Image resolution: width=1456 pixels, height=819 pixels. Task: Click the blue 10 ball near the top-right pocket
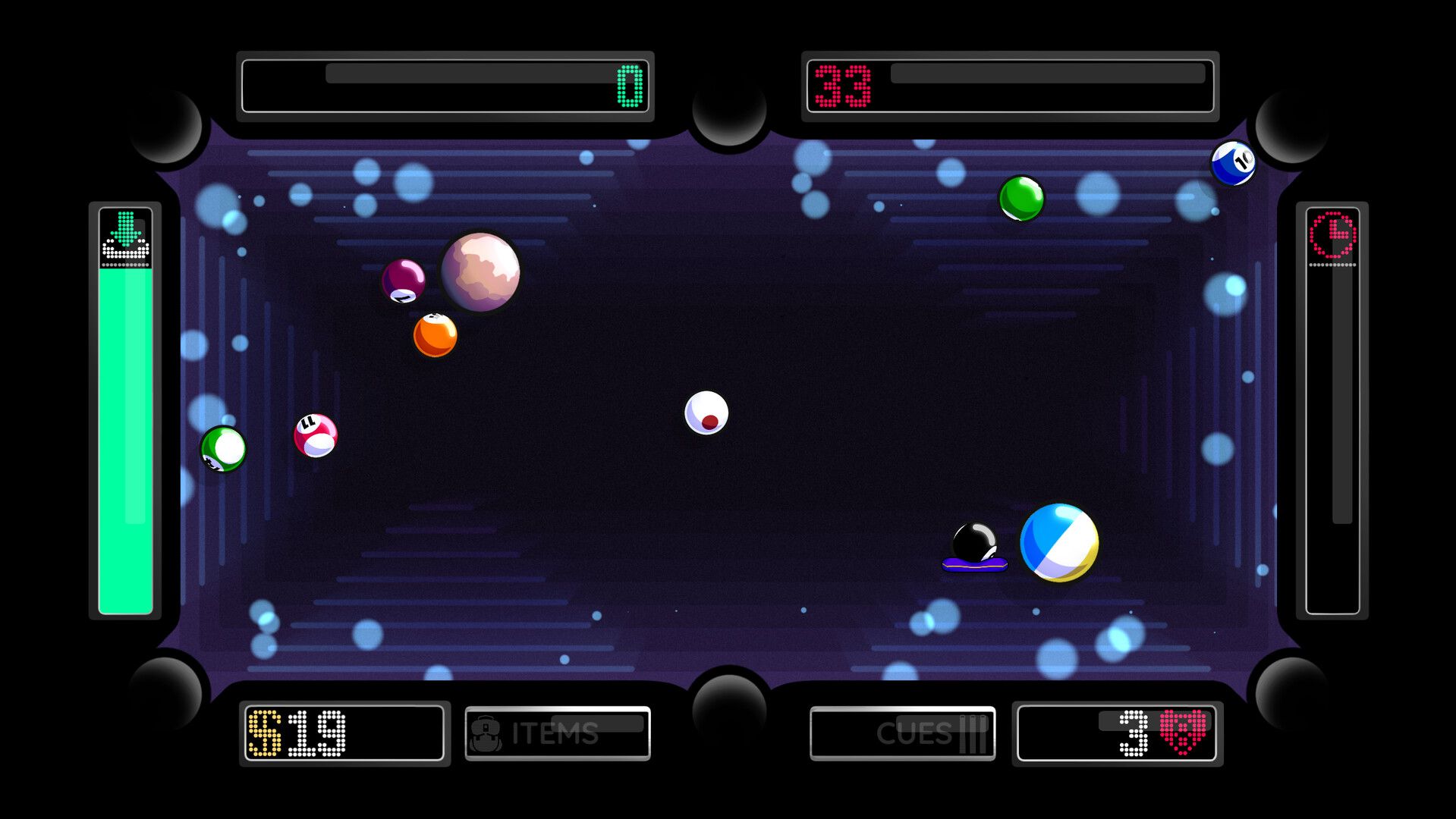(1234, 162)
